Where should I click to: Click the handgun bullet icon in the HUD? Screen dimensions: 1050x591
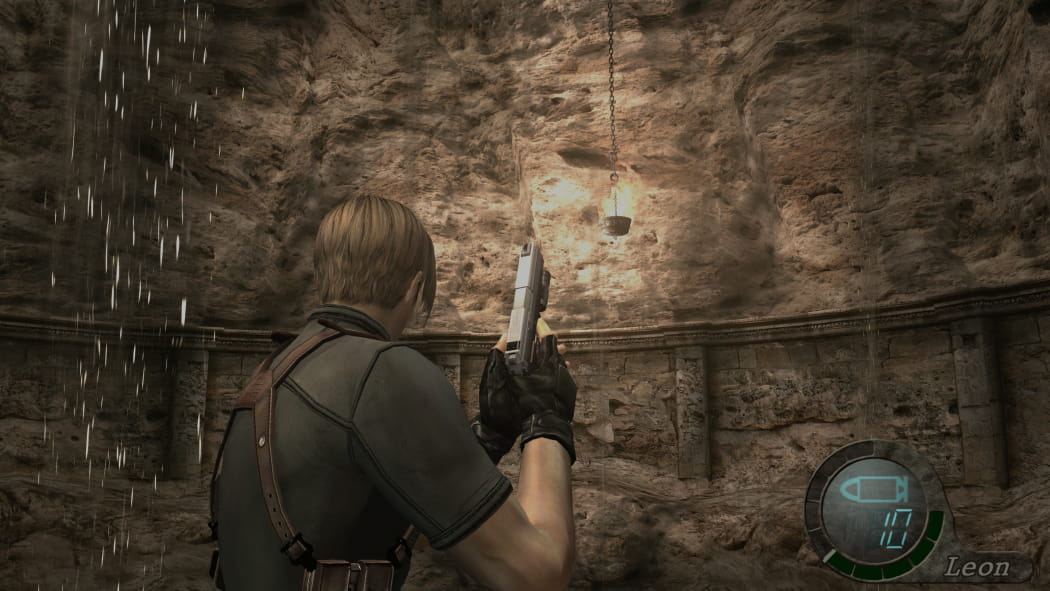coord(872,491)
